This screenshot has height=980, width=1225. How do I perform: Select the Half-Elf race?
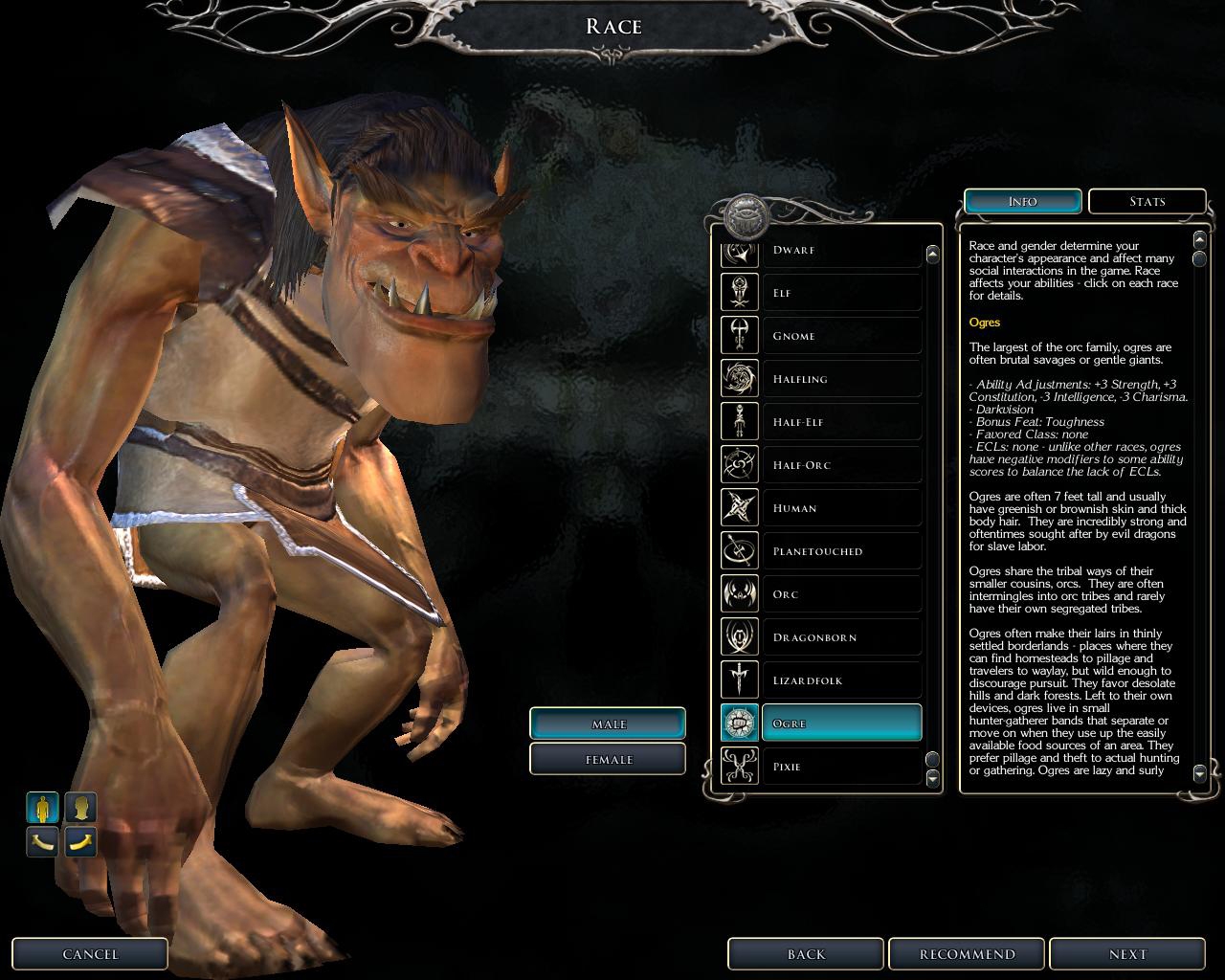click(x=840, y=422)
